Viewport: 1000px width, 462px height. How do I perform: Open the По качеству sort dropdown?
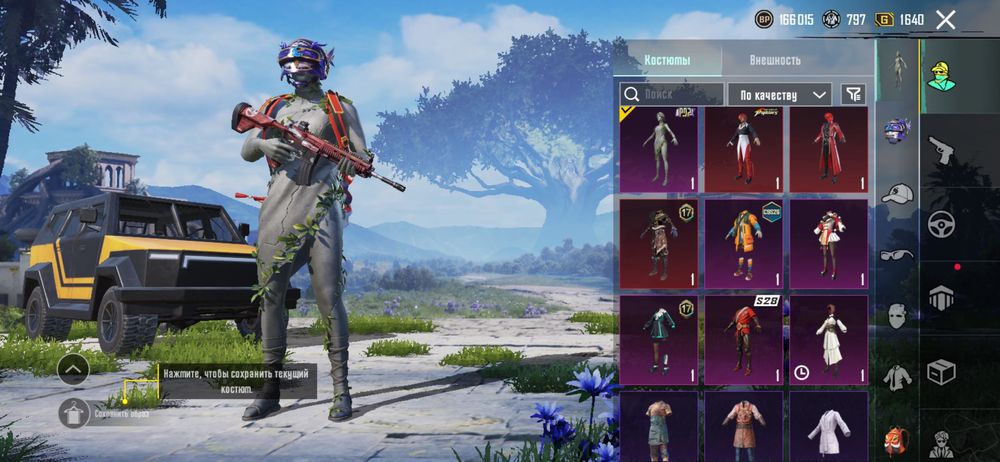point(779,94)
